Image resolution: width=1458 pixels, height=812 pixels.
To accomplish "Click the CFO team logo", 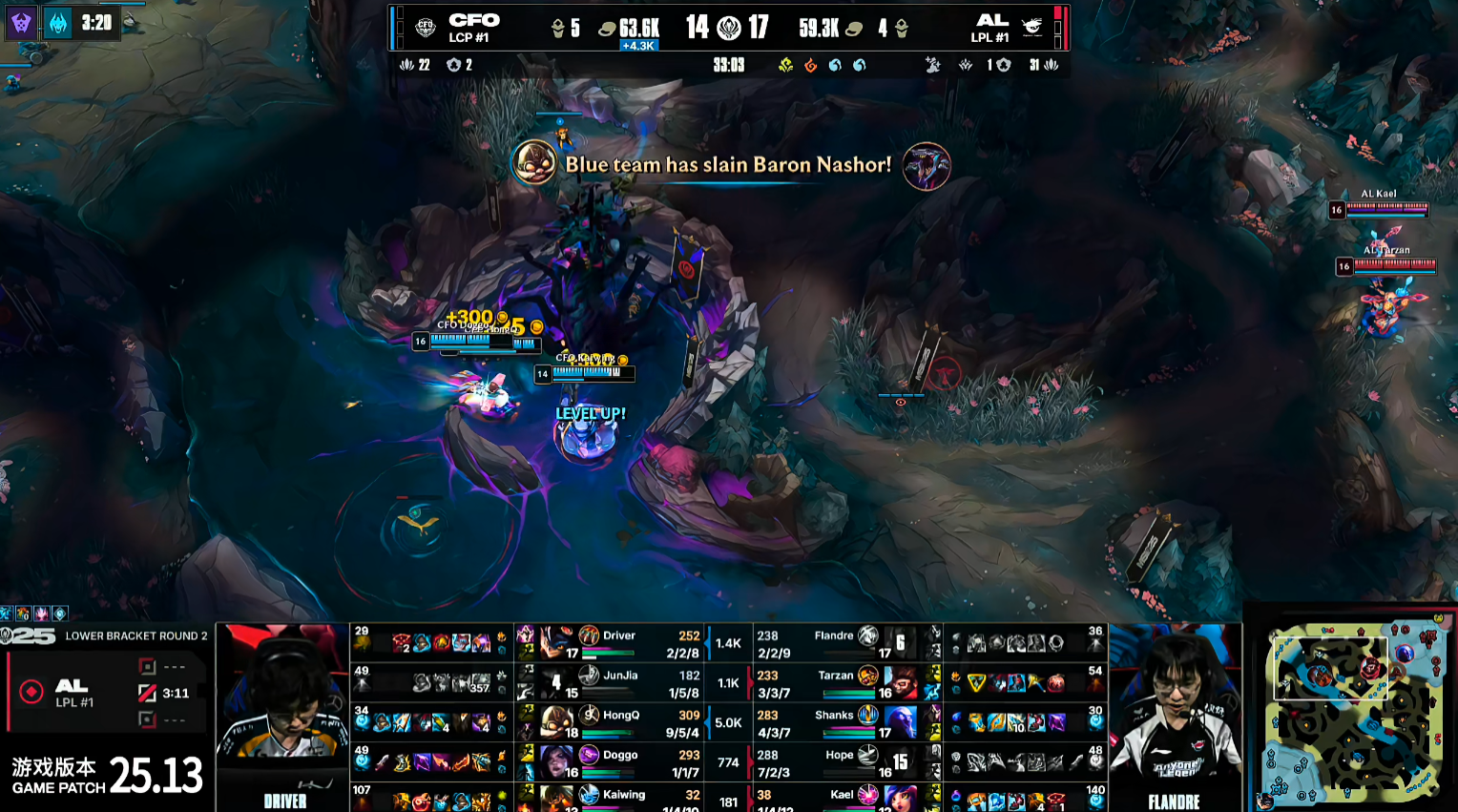I will [426, 27].
